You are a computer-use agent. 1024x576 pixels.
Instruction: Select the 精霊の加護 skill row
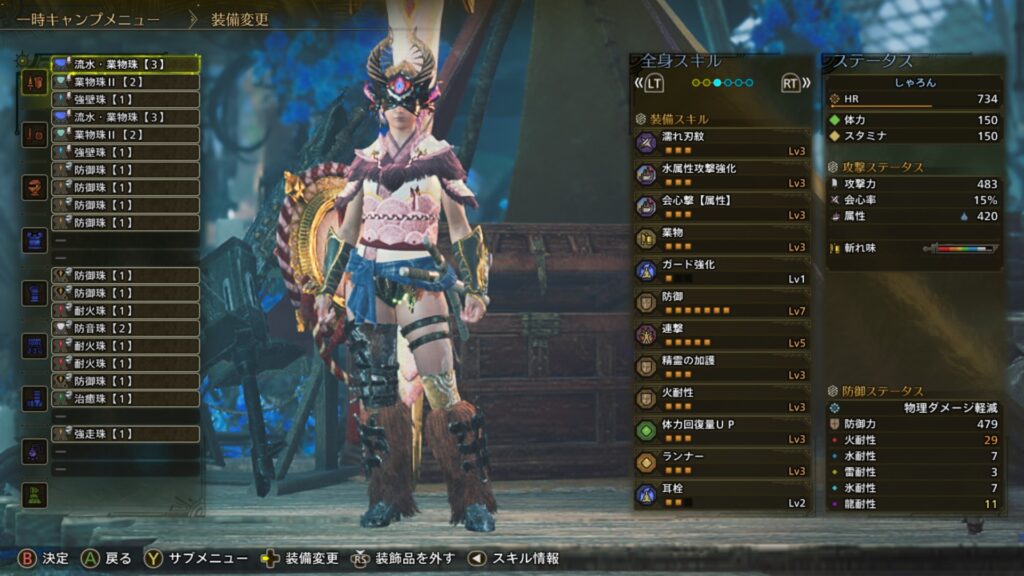(x=721, y=367)
